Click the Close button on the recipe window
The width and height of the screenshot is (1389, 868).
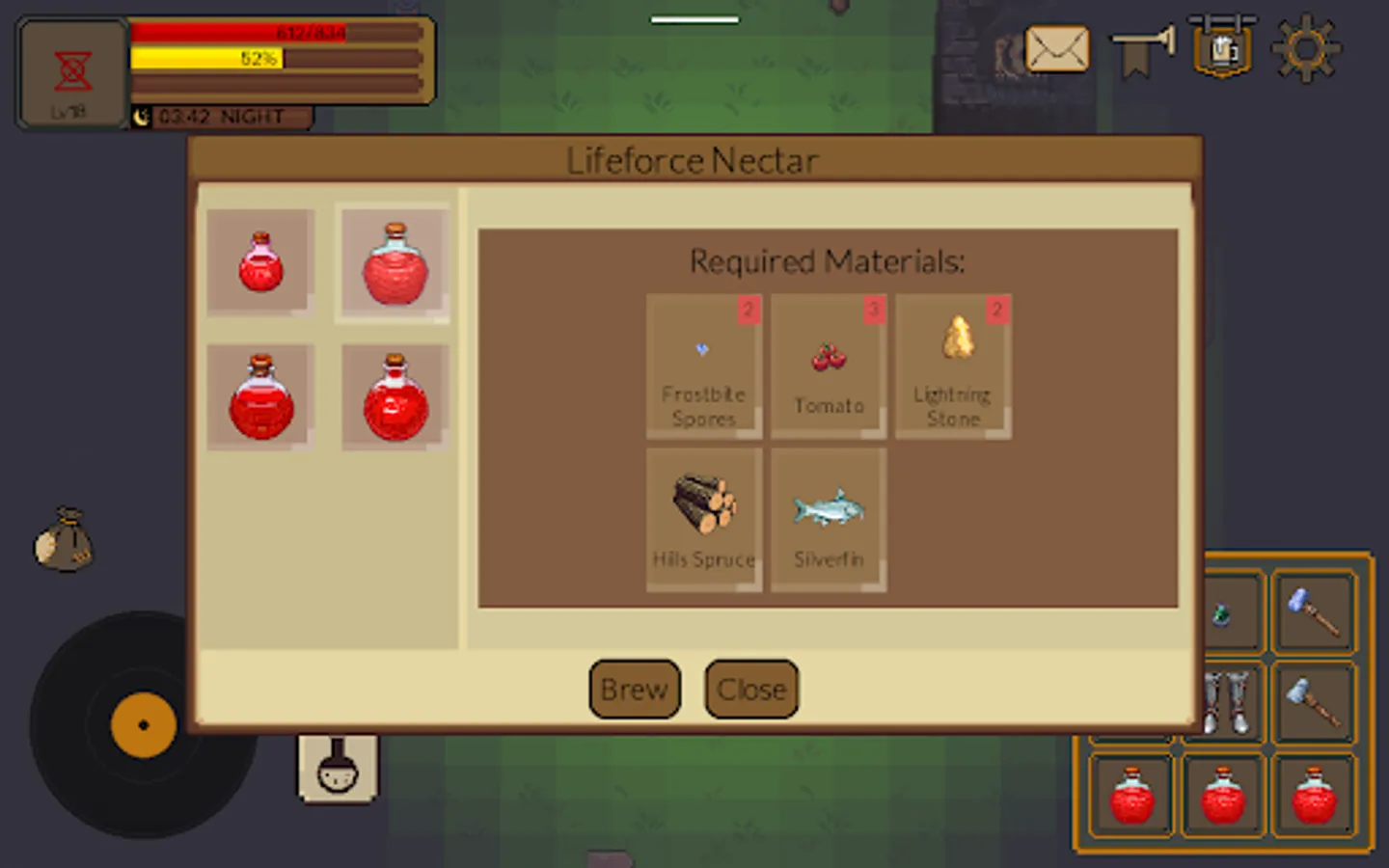click(x=750, y=689)
